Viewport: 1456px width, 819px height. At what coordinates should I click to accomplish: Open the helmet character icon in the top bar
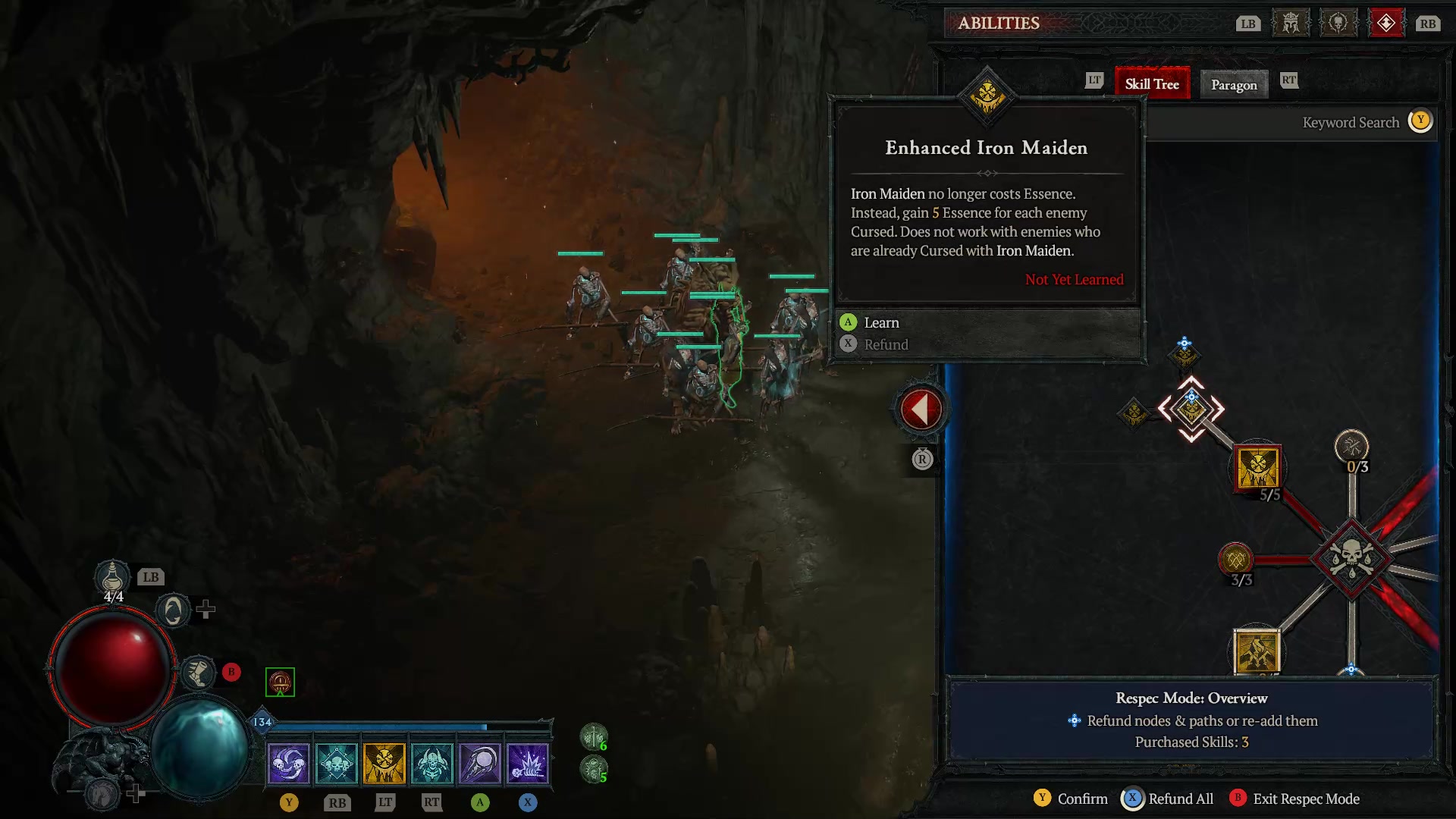click(x=1290, y=23)
